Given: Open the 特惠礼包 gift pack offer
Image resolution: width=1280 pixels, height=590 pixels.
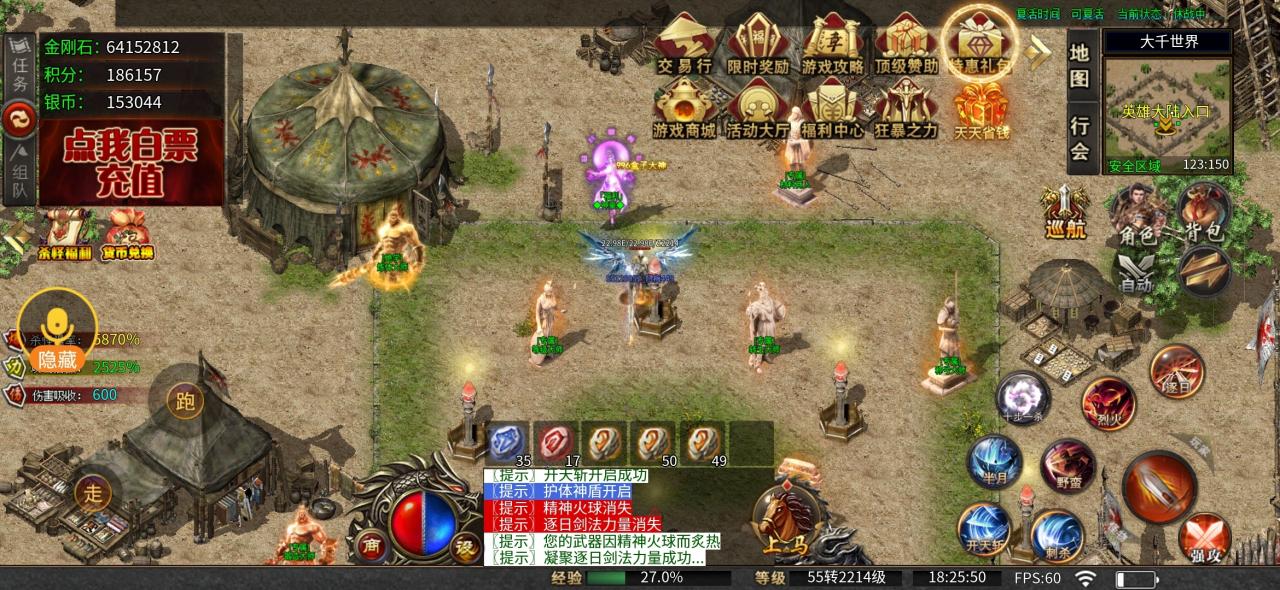Looking at the screenshot, I should coord(980,45).
